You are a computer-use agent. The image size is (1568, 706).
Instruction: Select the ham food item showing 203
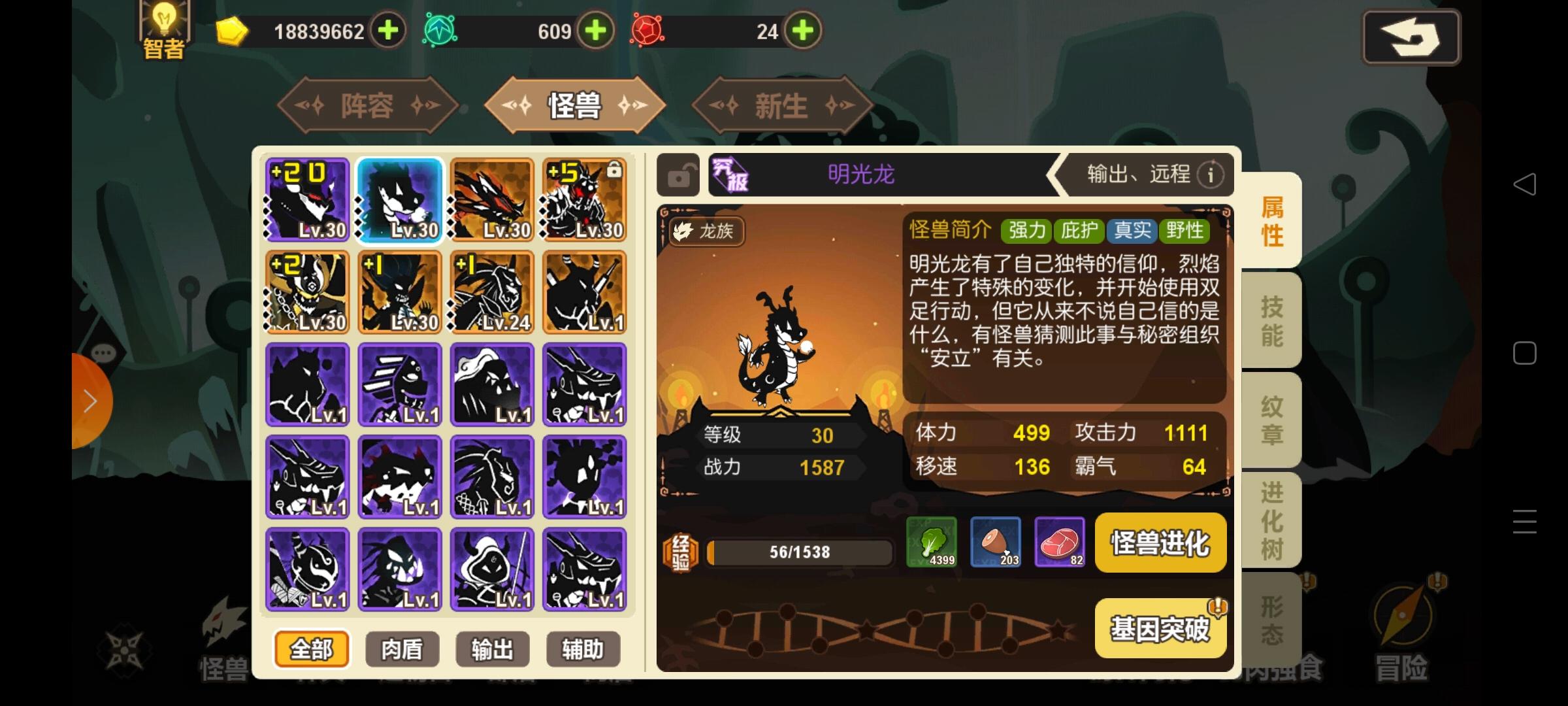(996, 543)
